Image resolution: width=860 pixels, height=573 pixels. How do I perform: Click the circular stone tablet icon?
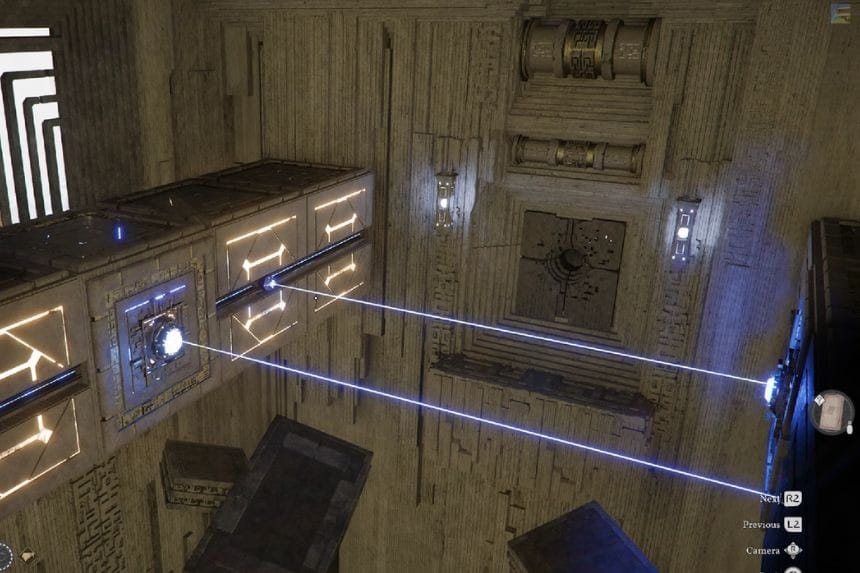tap(830, 412)
